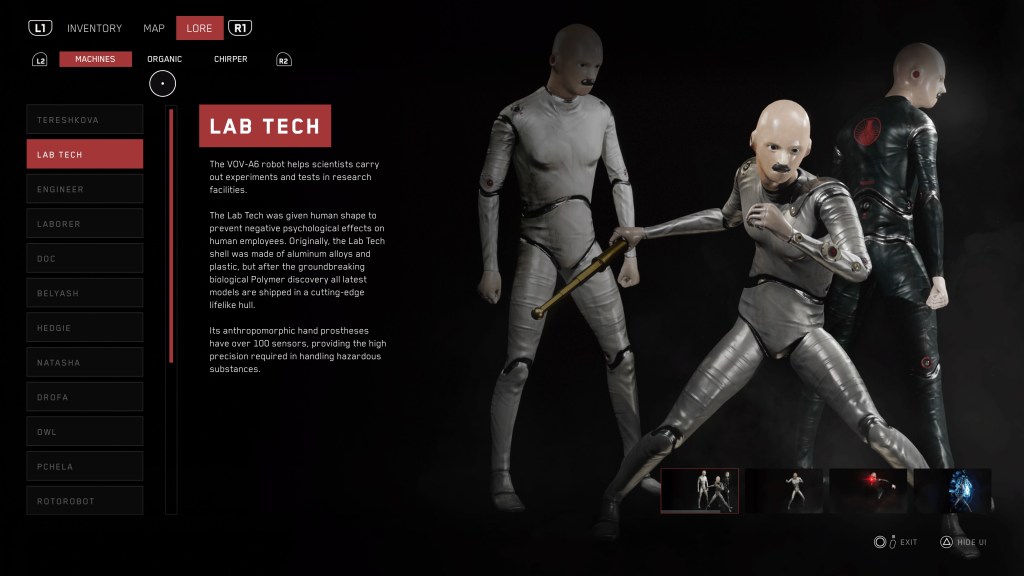The width and height of the screenshot is (1024, 576).
Task: Open the Chirper category
Action: coord(230,59)
